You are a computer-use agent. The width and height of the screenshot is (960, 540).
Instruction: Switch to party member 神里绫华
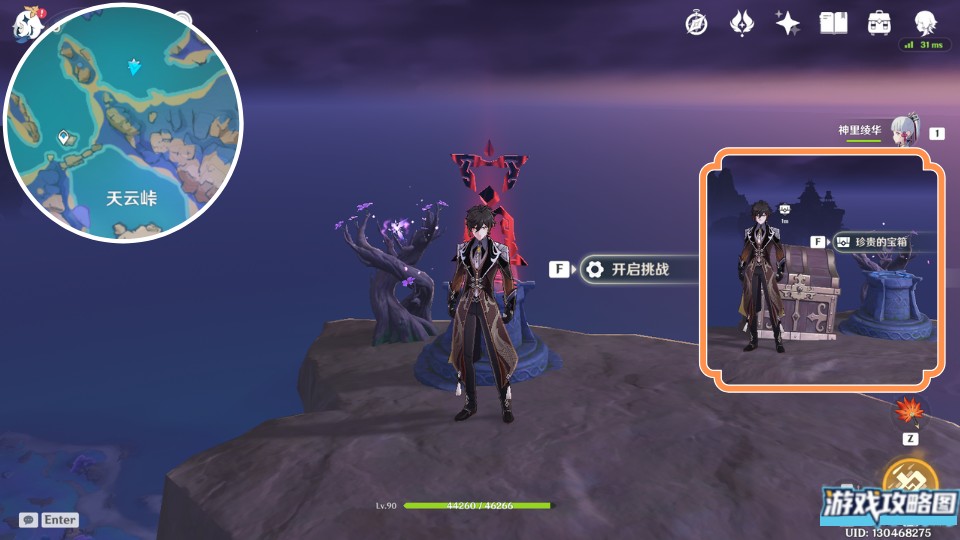[903, 130]
